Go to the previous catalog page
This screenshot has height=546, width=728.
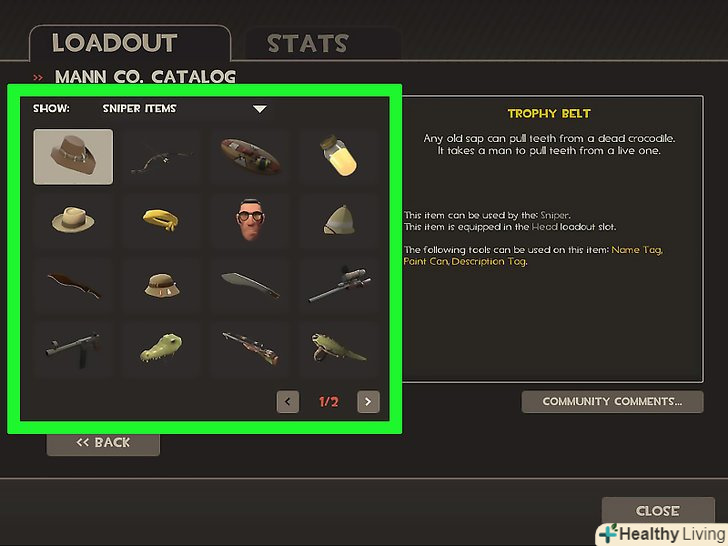pos(288,402)
